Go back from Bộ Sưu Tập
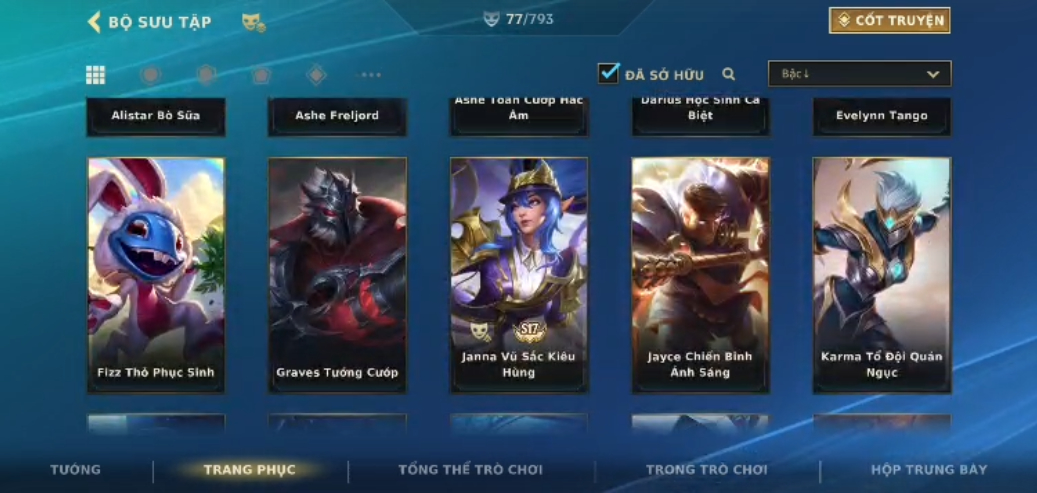The height and width of the screenshot is (493, 1037). [x=95, y=22]
